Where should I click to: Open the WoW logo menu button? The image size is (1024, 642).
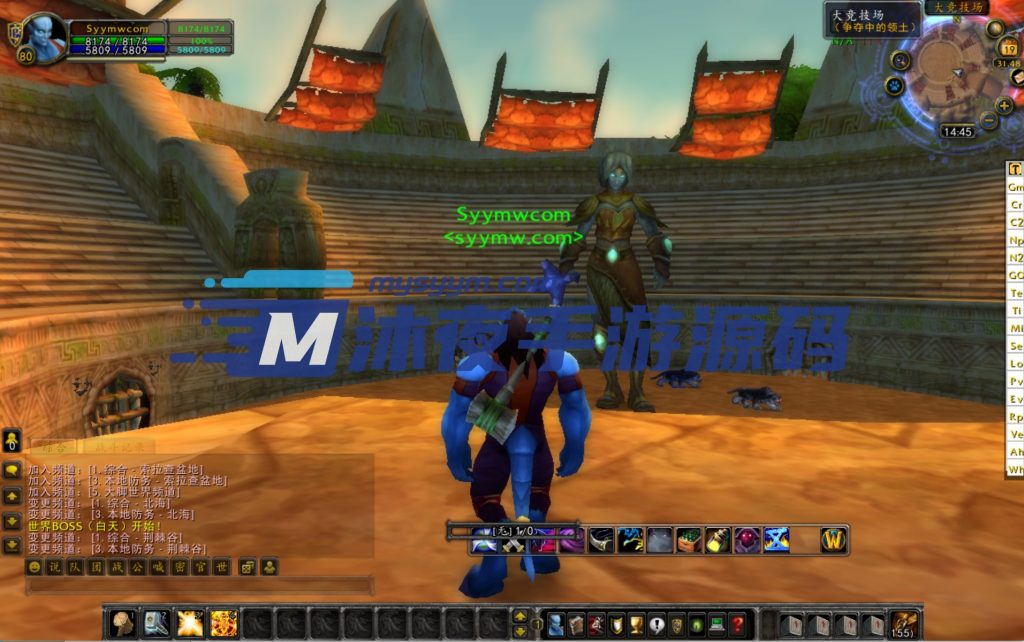pyautogui.click(x=834, y=540)
